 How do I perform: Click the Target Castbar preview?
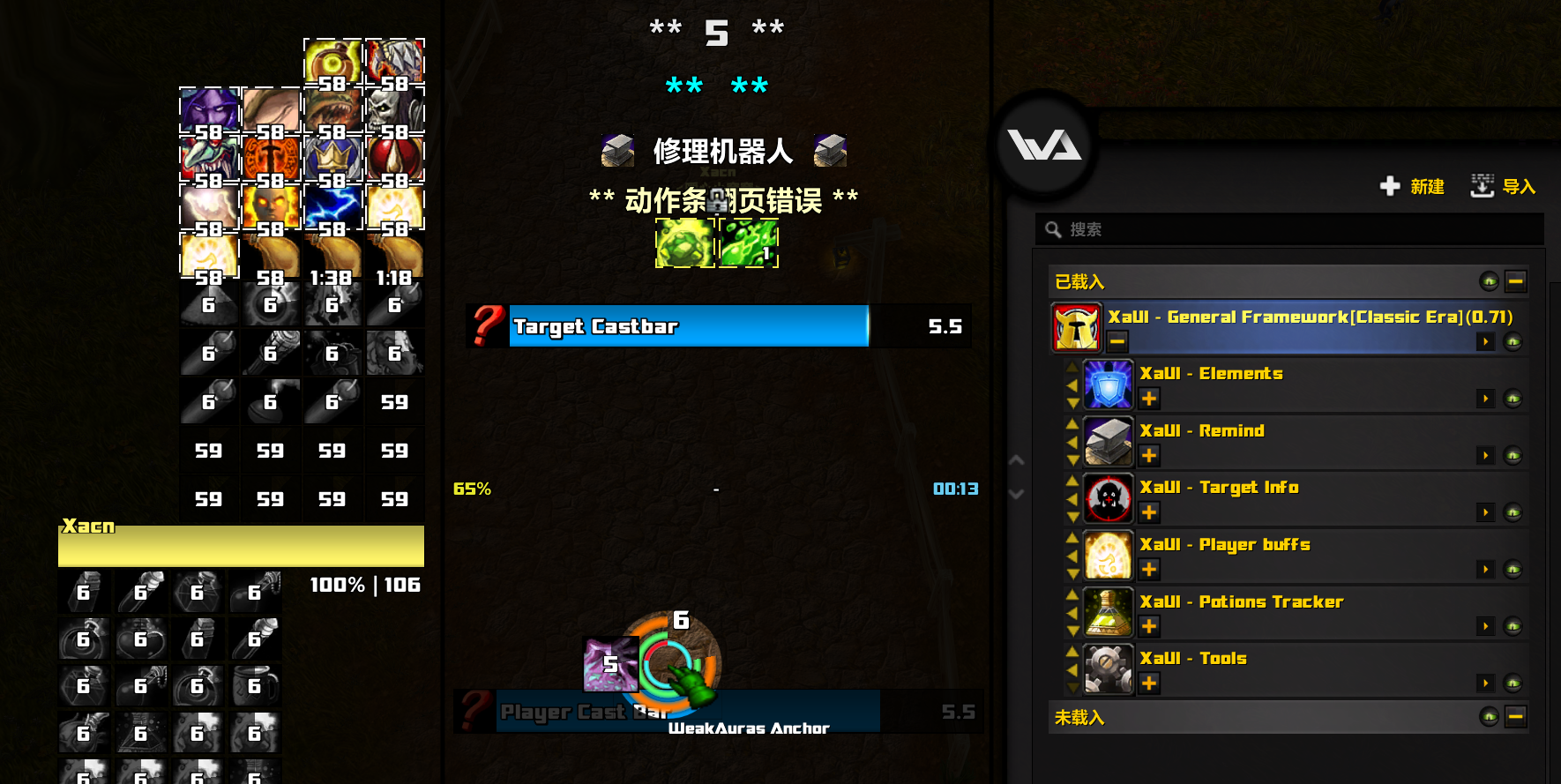pos(689,326)
